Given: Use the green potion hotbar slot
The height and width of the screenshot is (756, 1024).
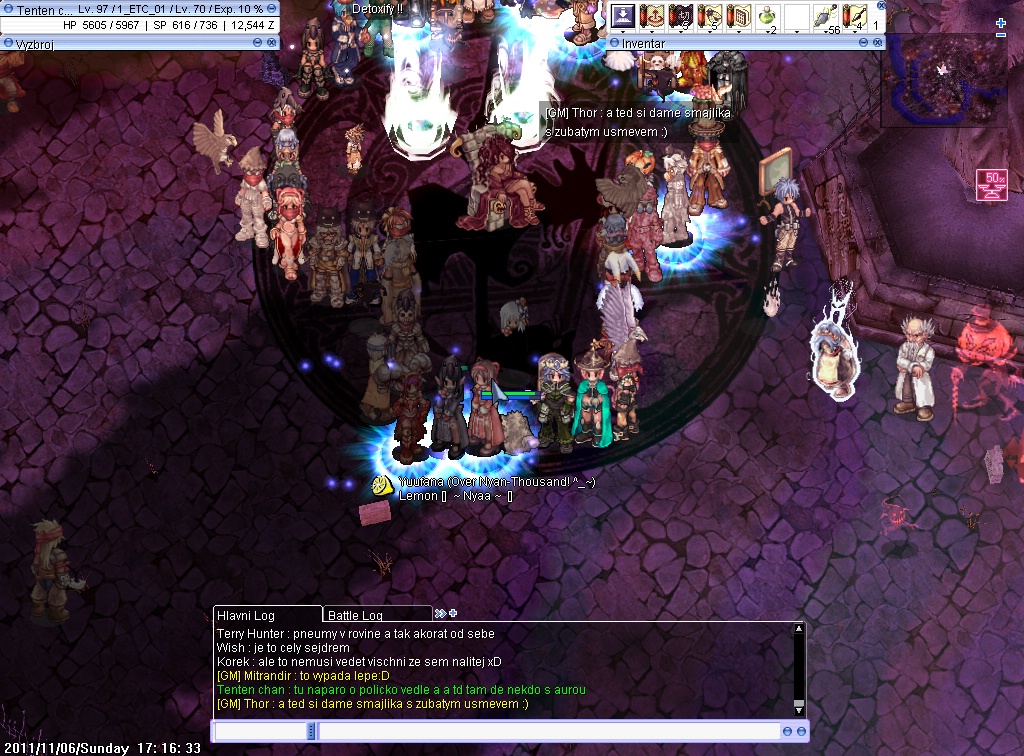Looking at the screenshot, I should coord(767,16).
